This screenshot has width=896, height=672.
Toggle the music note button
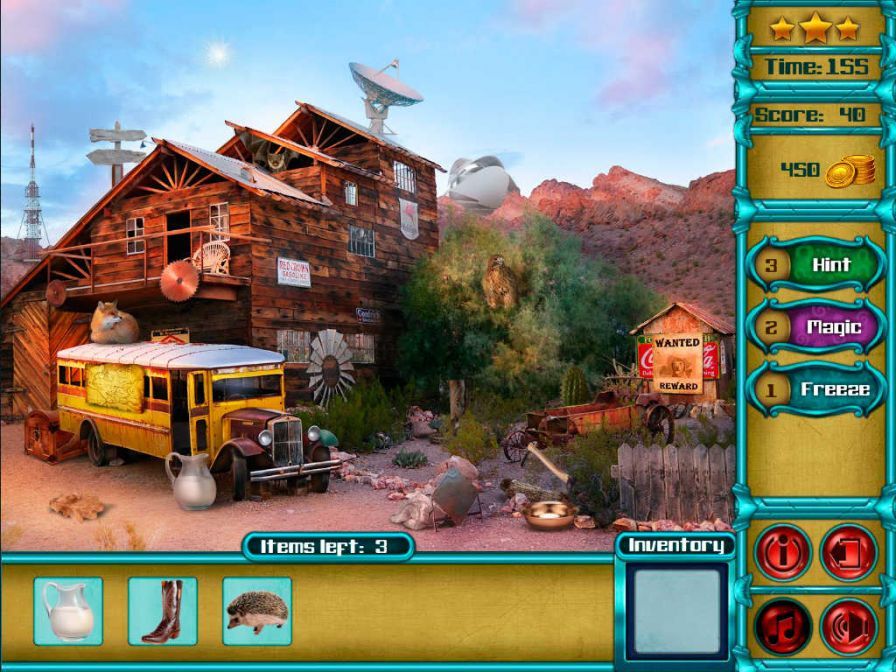pyautogui.click(x=782, y=626)
